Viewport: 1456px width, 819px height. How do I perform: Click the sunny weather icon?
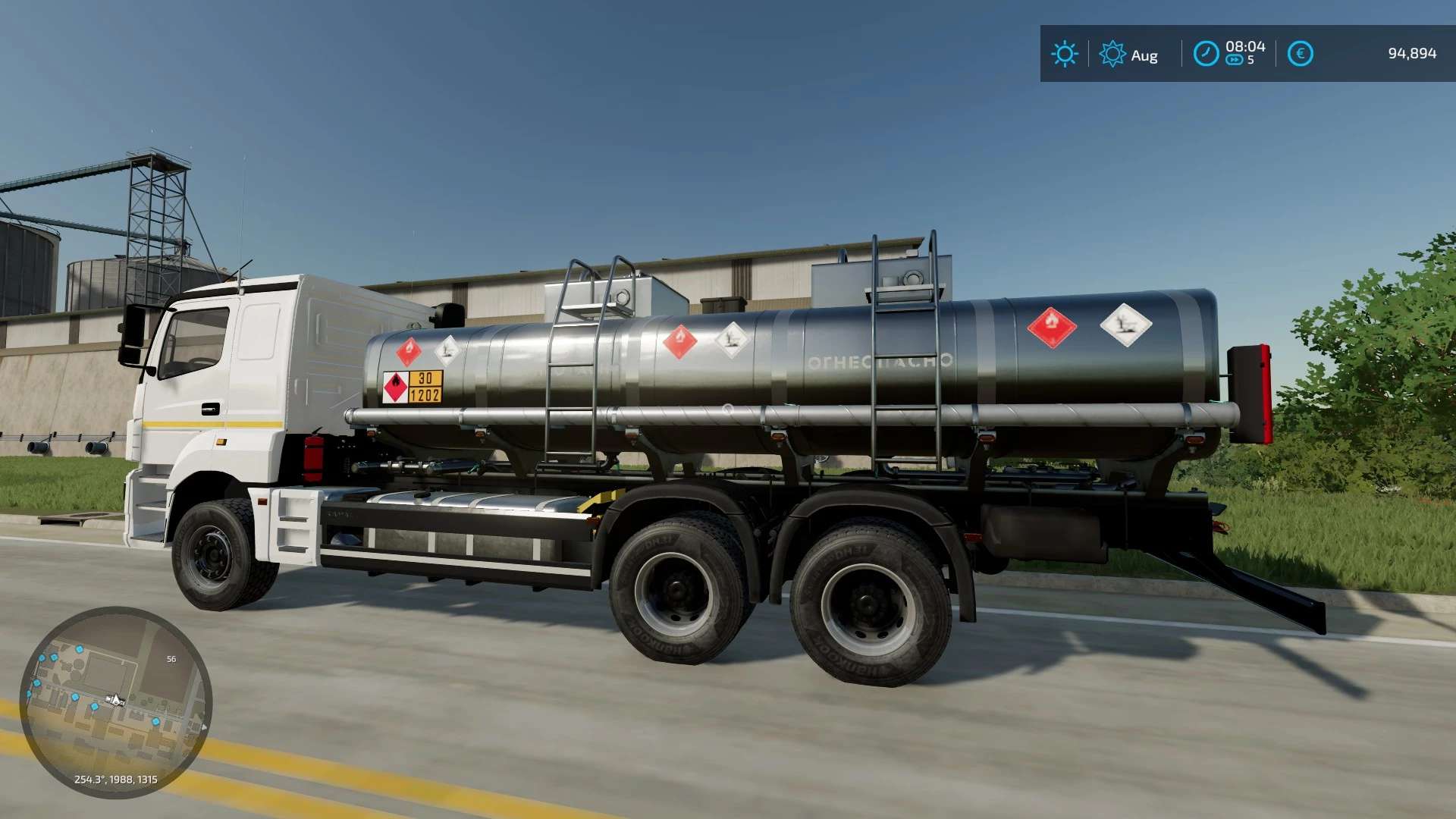pos(1064,54)
